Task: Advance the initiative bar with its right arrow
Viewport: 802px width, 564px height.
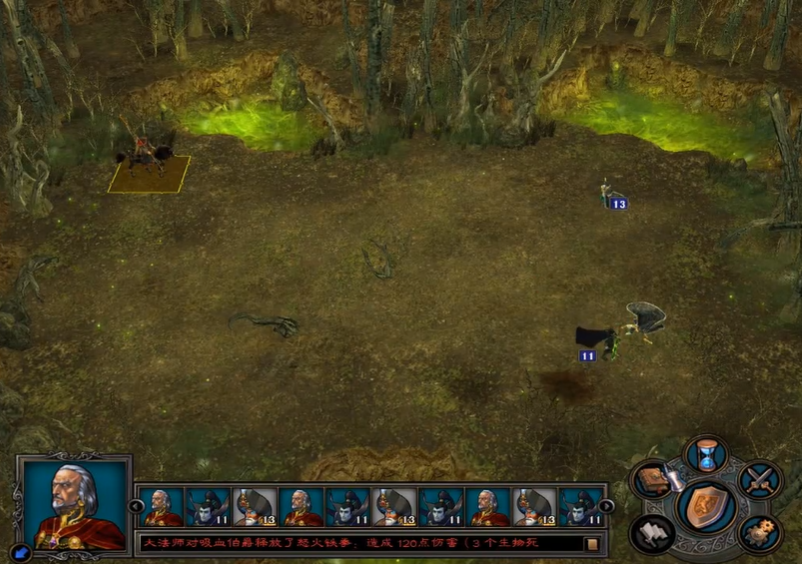Action: 607,506
